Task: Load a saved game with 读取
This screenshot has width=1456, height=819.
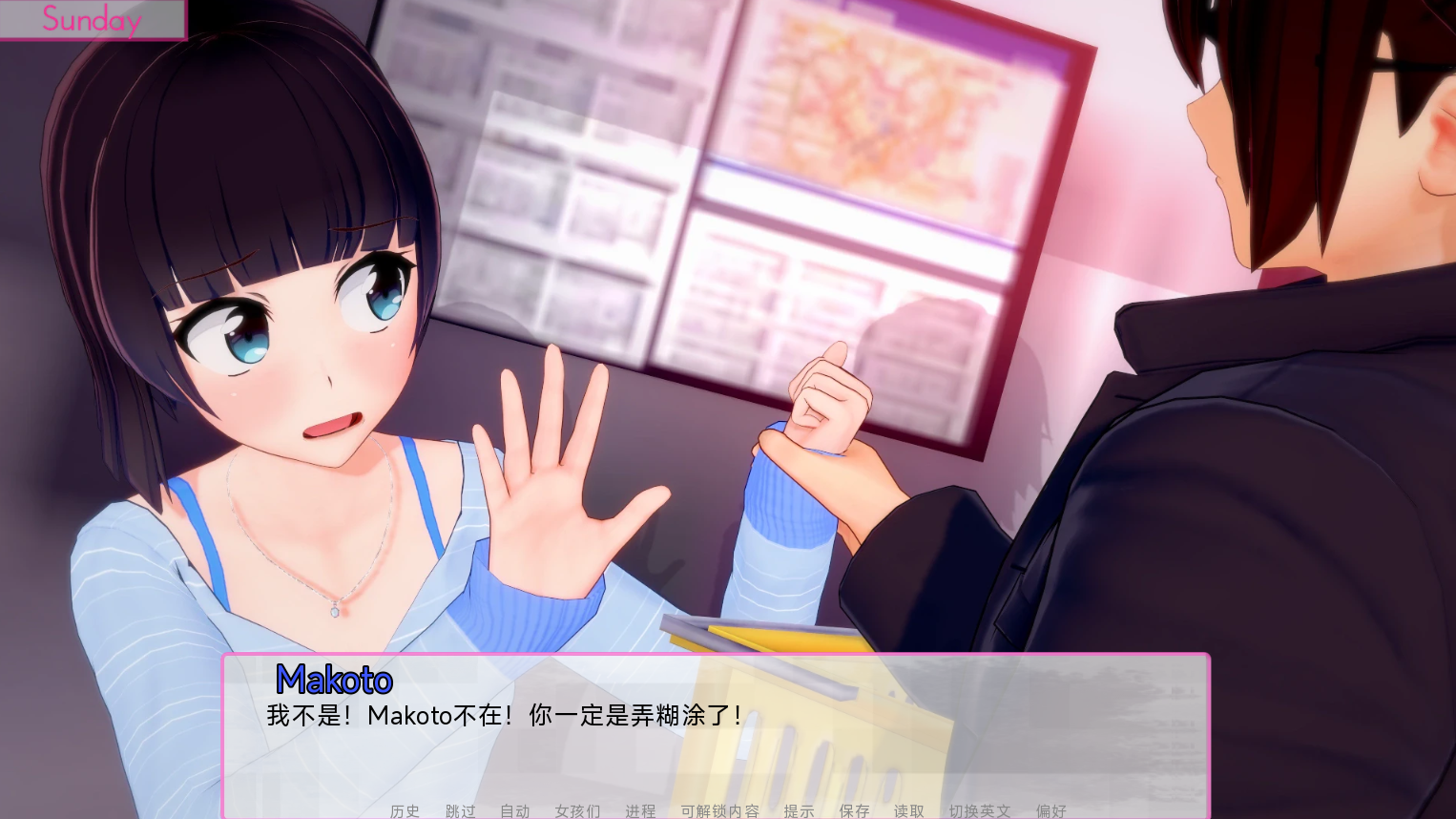Action: (x=908, y=810)
